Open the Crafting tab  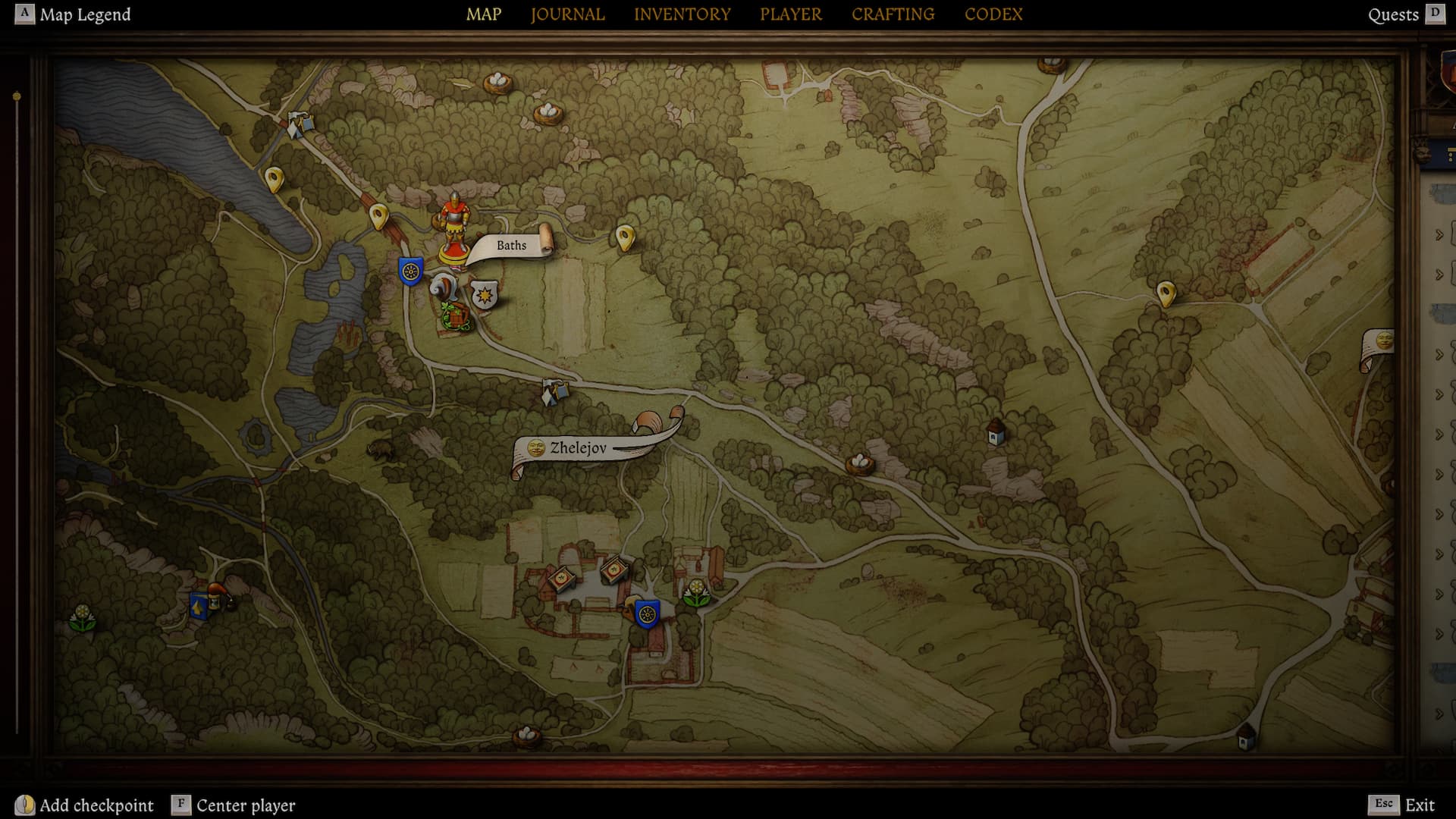(x=893, y=14)
